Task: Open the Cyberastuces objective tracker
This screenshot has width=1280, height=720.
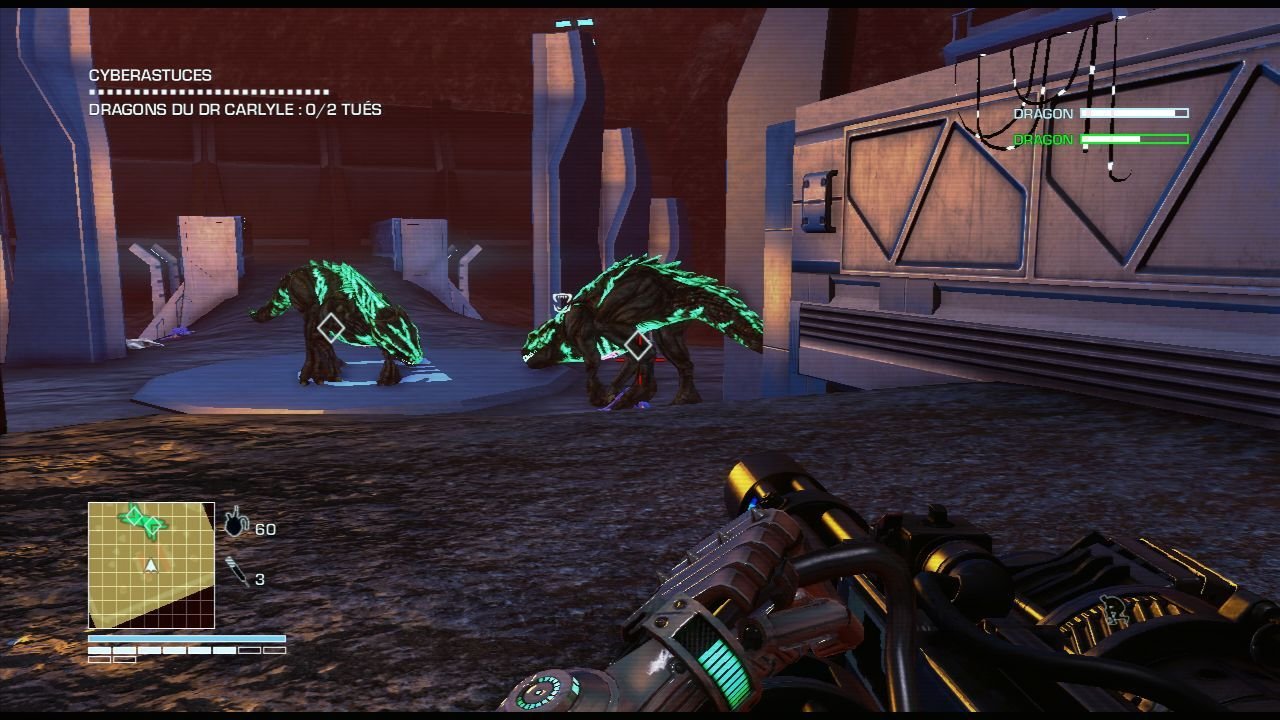Action: (150, 75)
